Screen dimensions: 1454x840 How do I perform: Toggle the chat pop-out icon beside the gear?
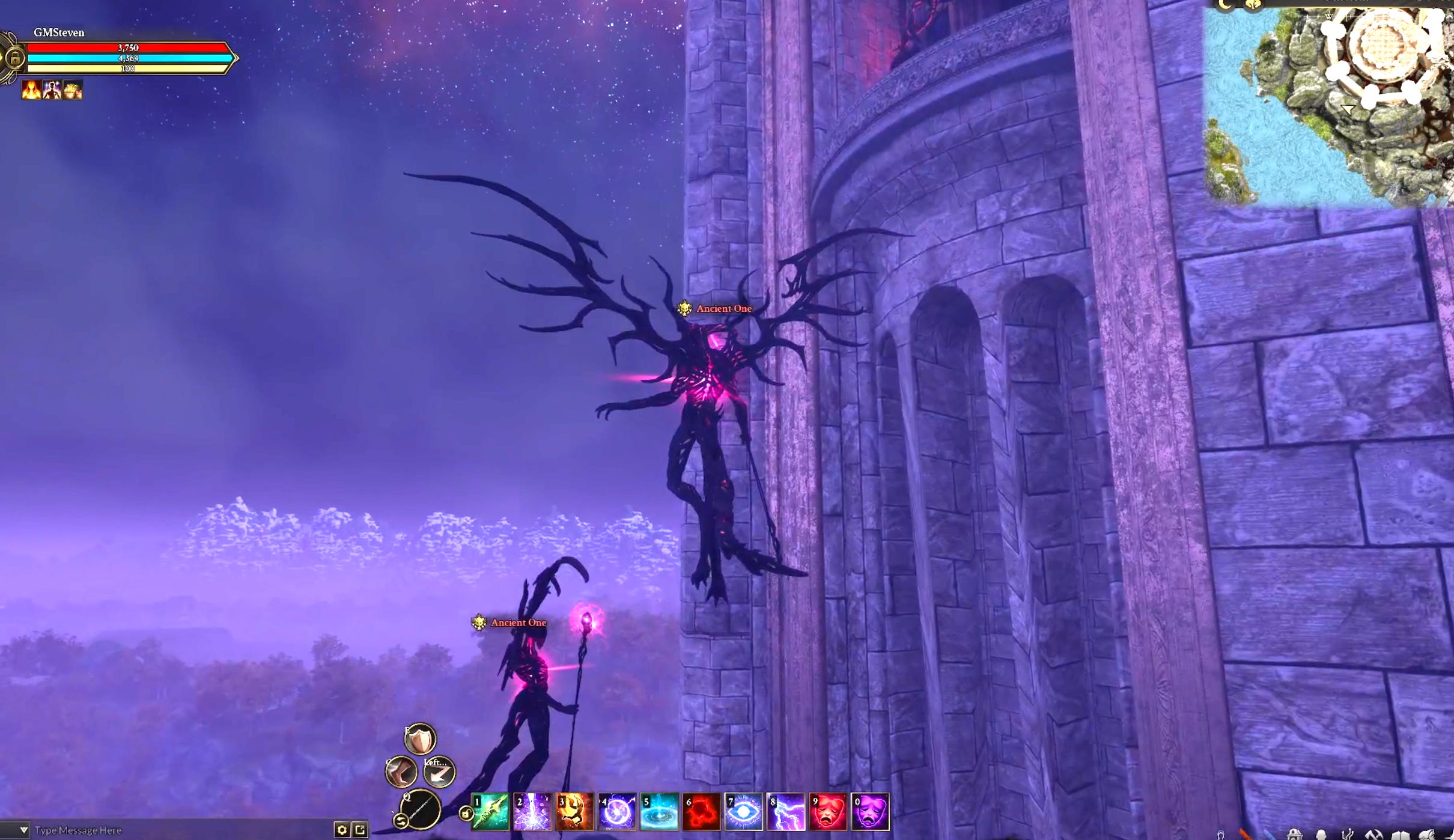360,830
